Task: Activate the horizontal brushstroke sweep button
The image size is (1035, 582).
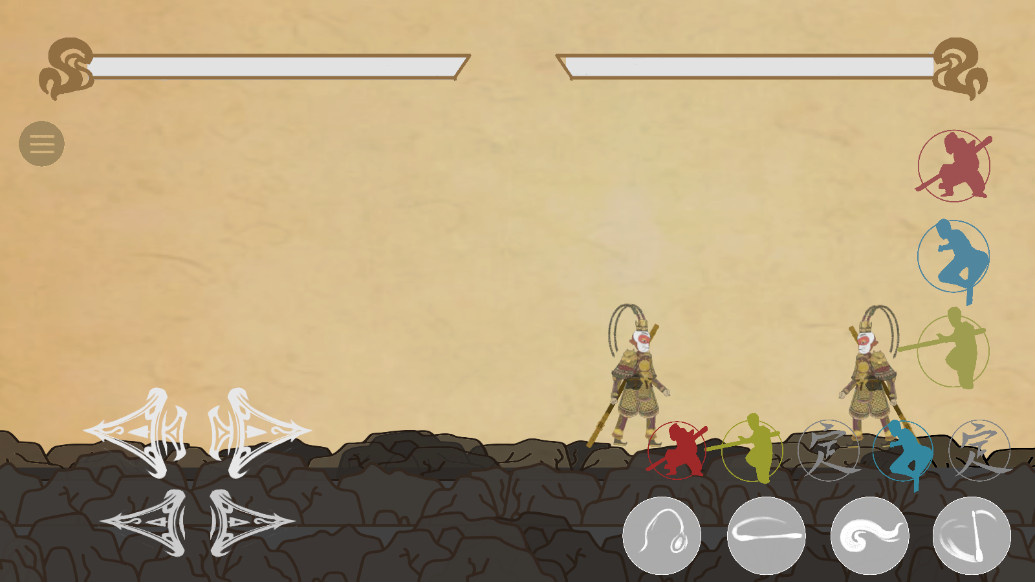Action: coord(766,536)
